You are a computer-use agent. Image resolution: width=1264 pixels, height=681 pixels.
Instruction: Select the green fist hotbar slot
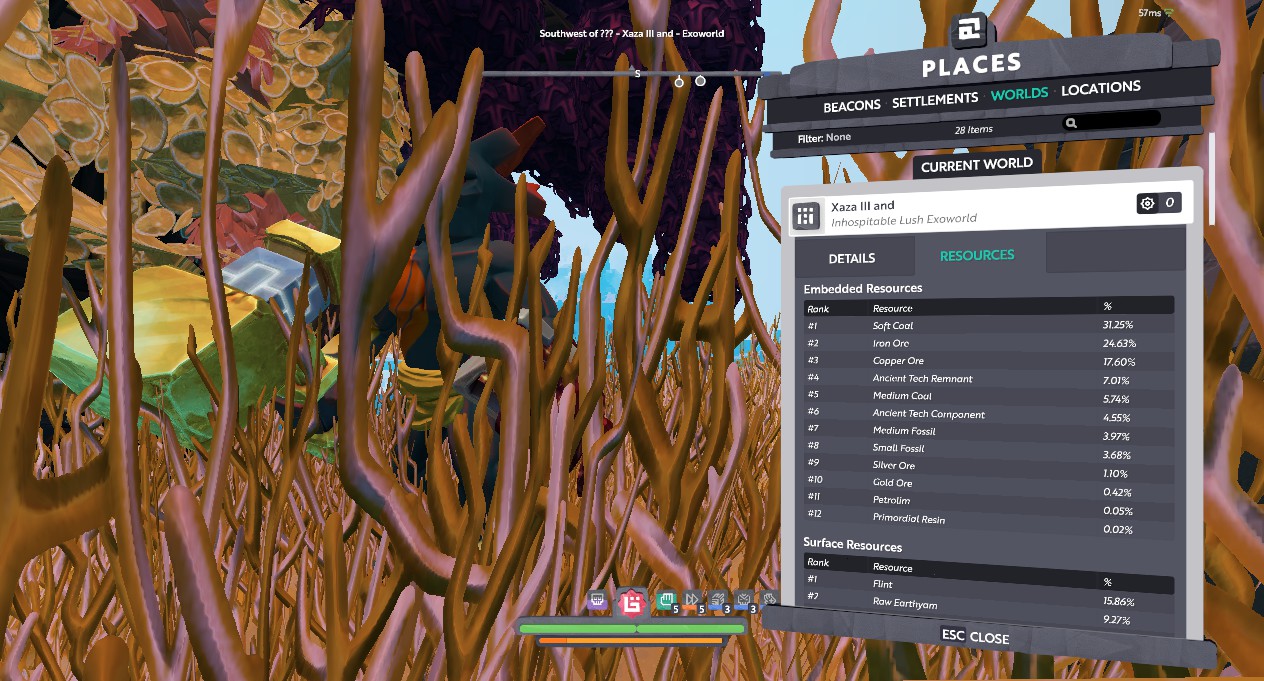[x=665, y=601]
